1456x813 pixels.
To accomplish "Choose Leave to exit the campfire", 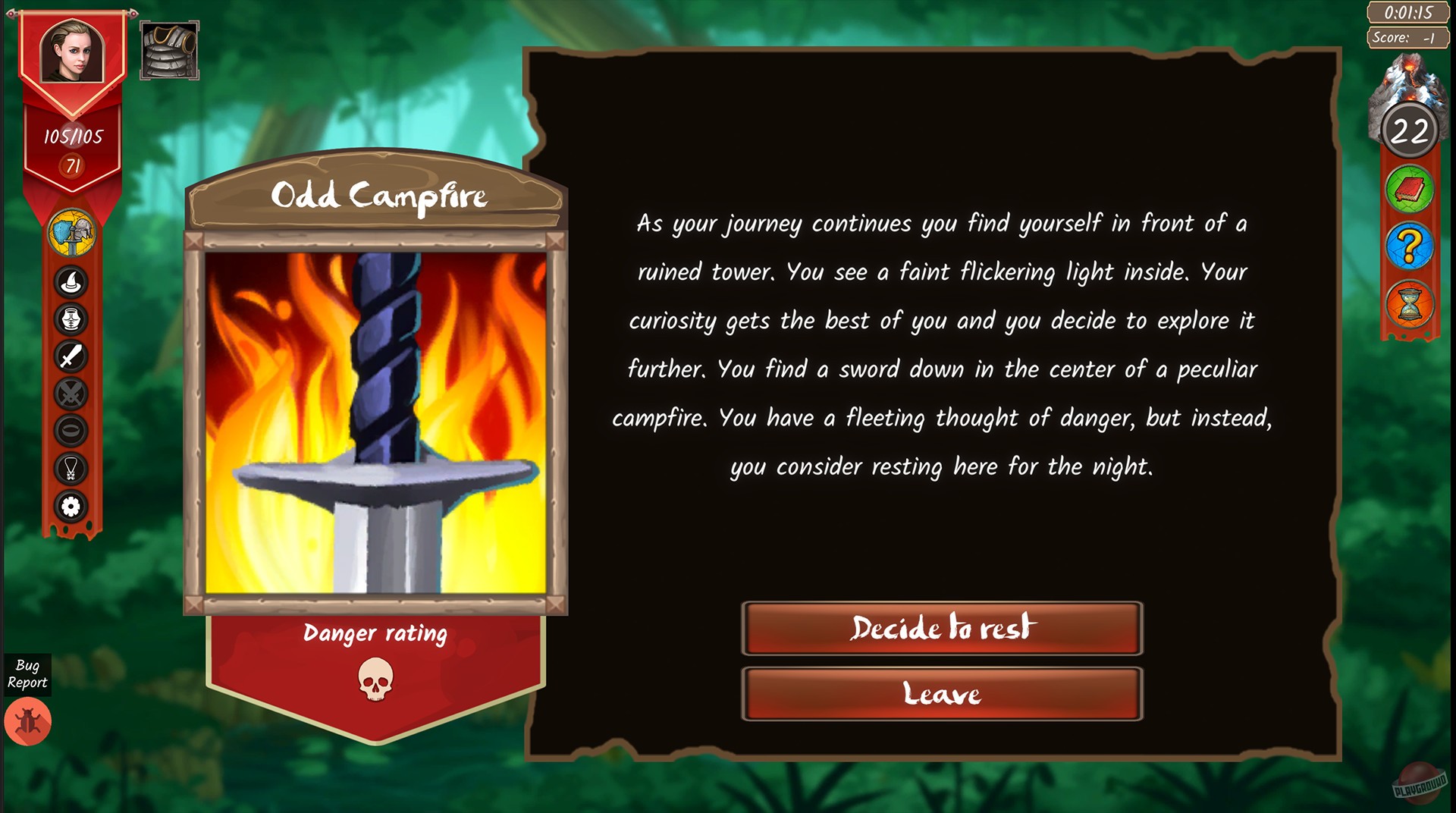I will click(x=942, y=692).
